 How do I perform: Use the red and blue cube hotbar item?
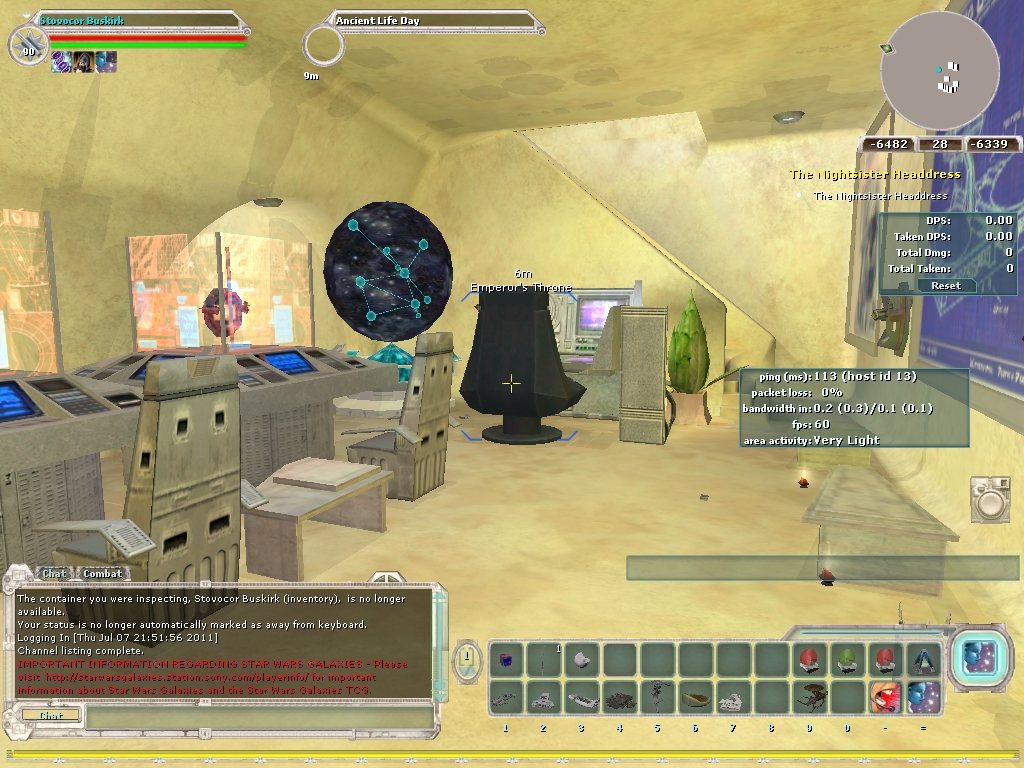[506, 660]
